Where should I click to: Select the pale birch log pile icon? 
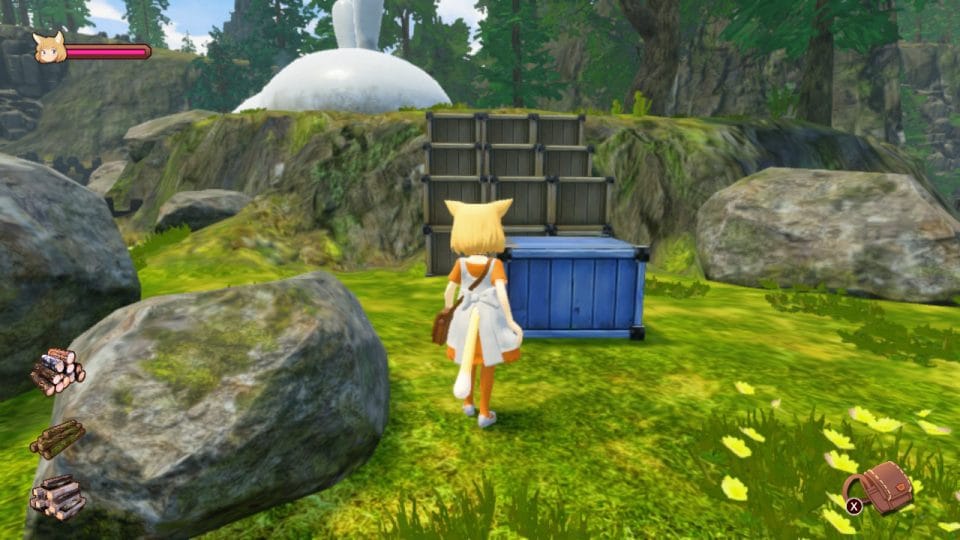pyautogui.click(x=57, y=370)
